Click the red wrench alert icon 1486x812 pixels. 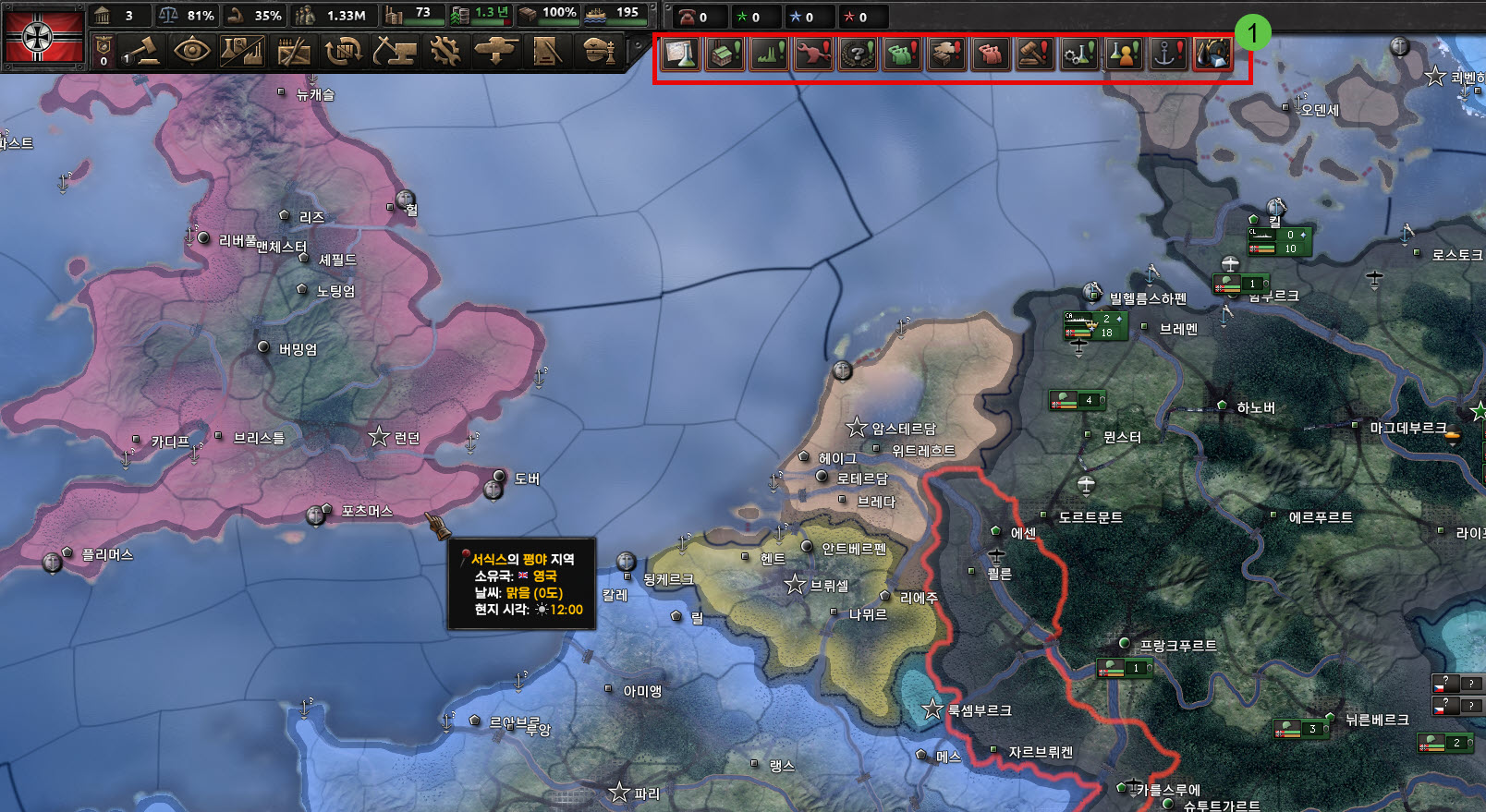(x=813, y=55)
